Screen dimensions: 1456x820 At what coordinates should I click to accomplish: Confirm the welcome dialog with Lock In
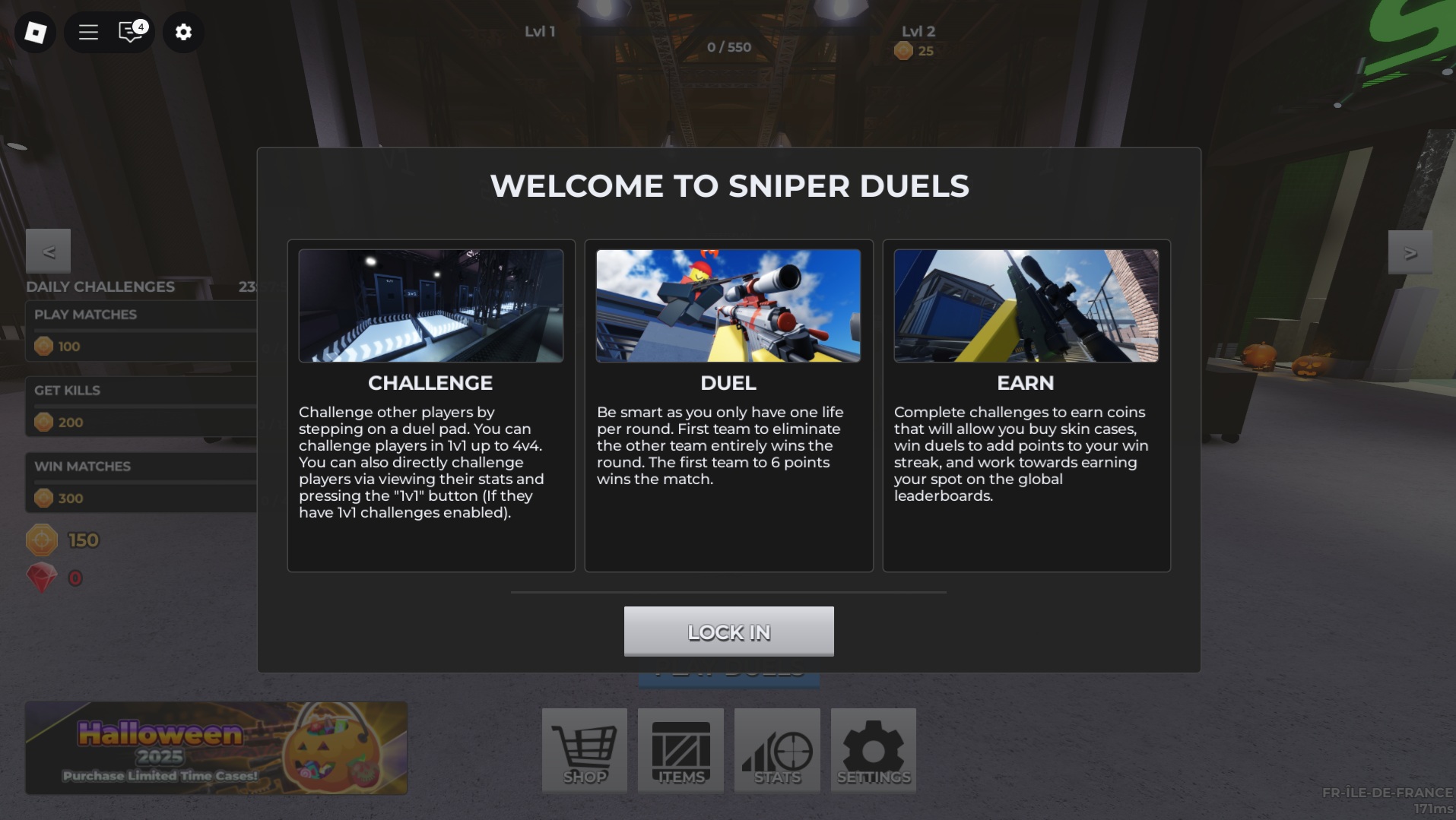click(x=728, y=631)
